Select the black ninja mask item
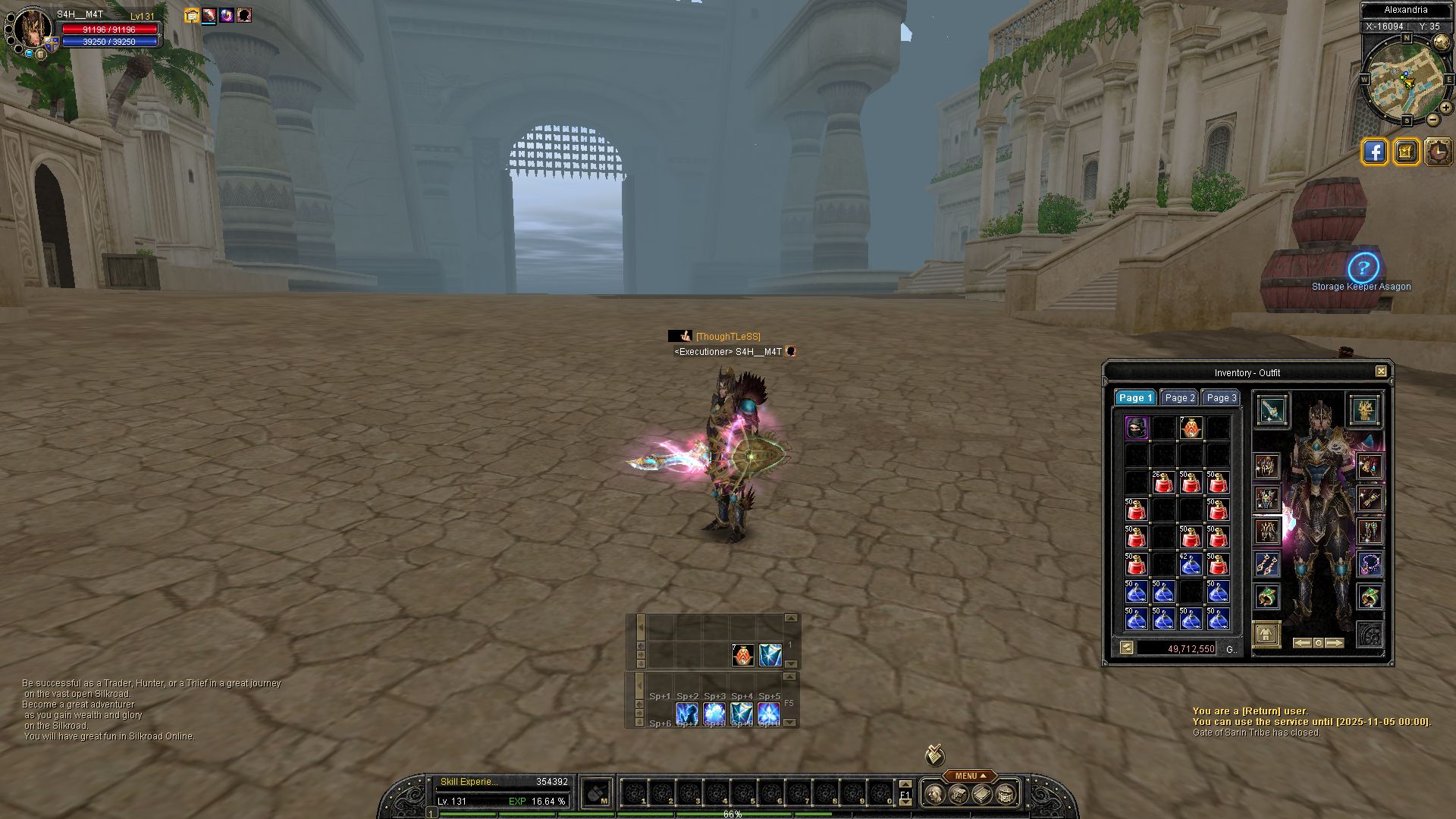The height and width of the screenshot is (819, 1456). click(x=1136, y=428)
